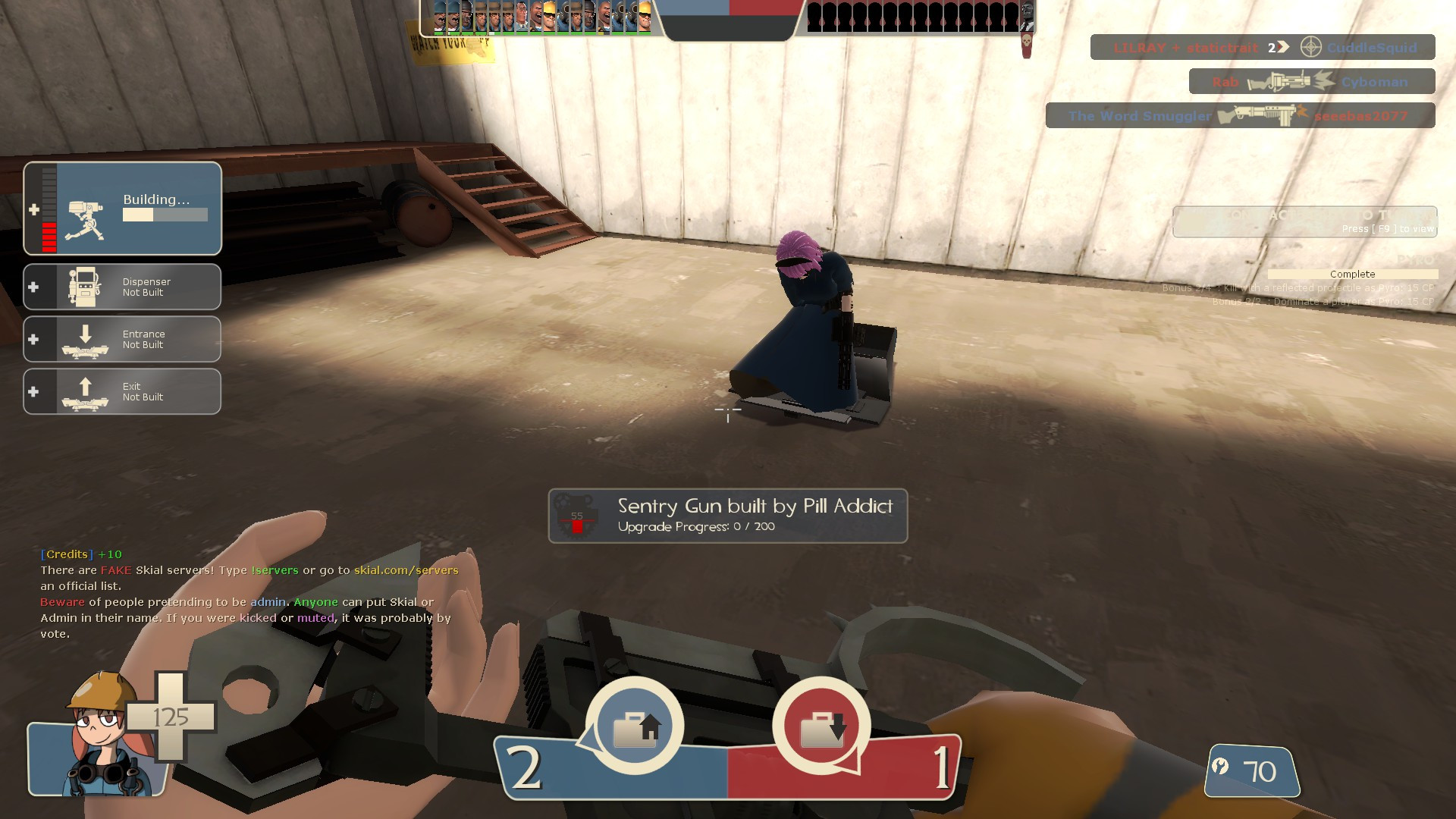Select the Heavy portrait in the class lineup
Viewport: 1456px width, 819px height.
[x=537, y=17]
